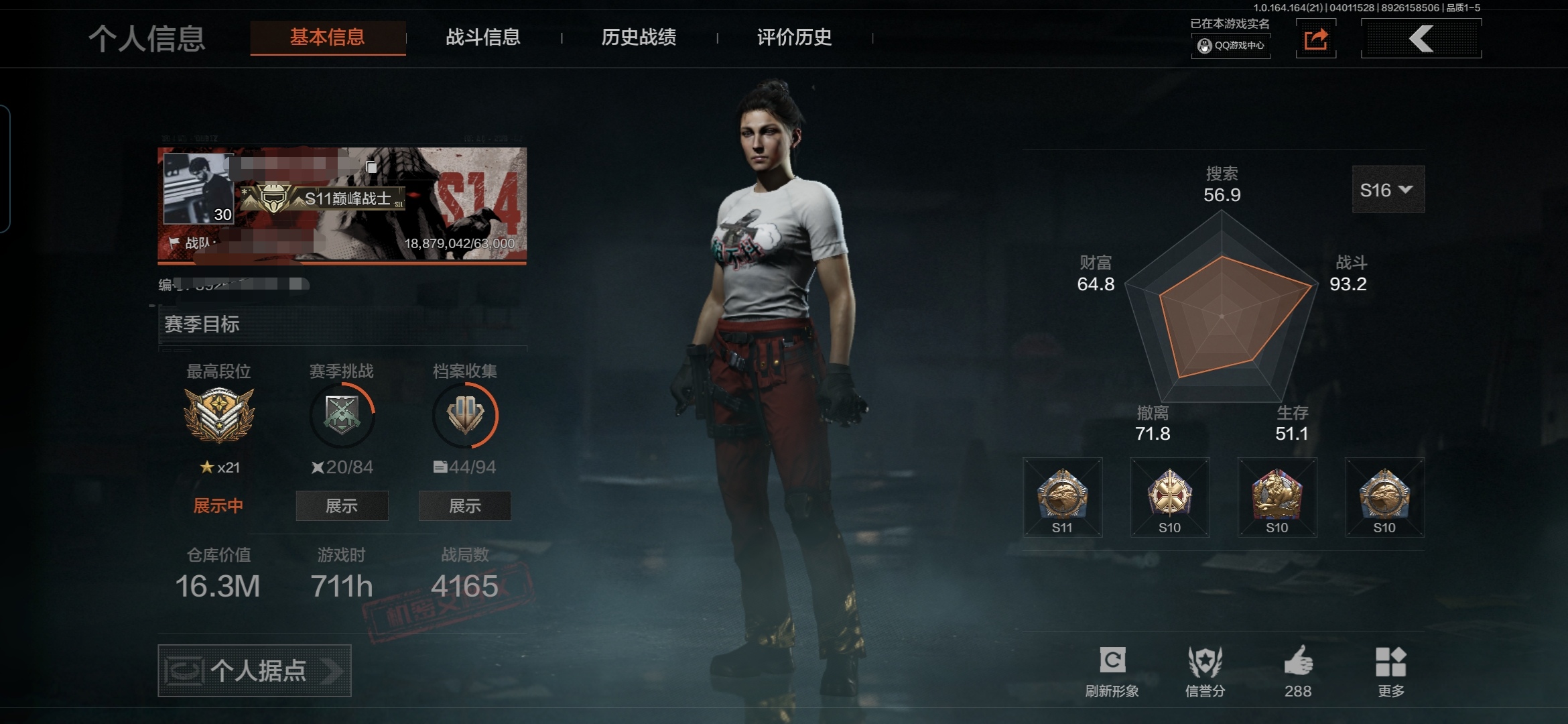View the 历史战绩 tab

tap(639, 38)
